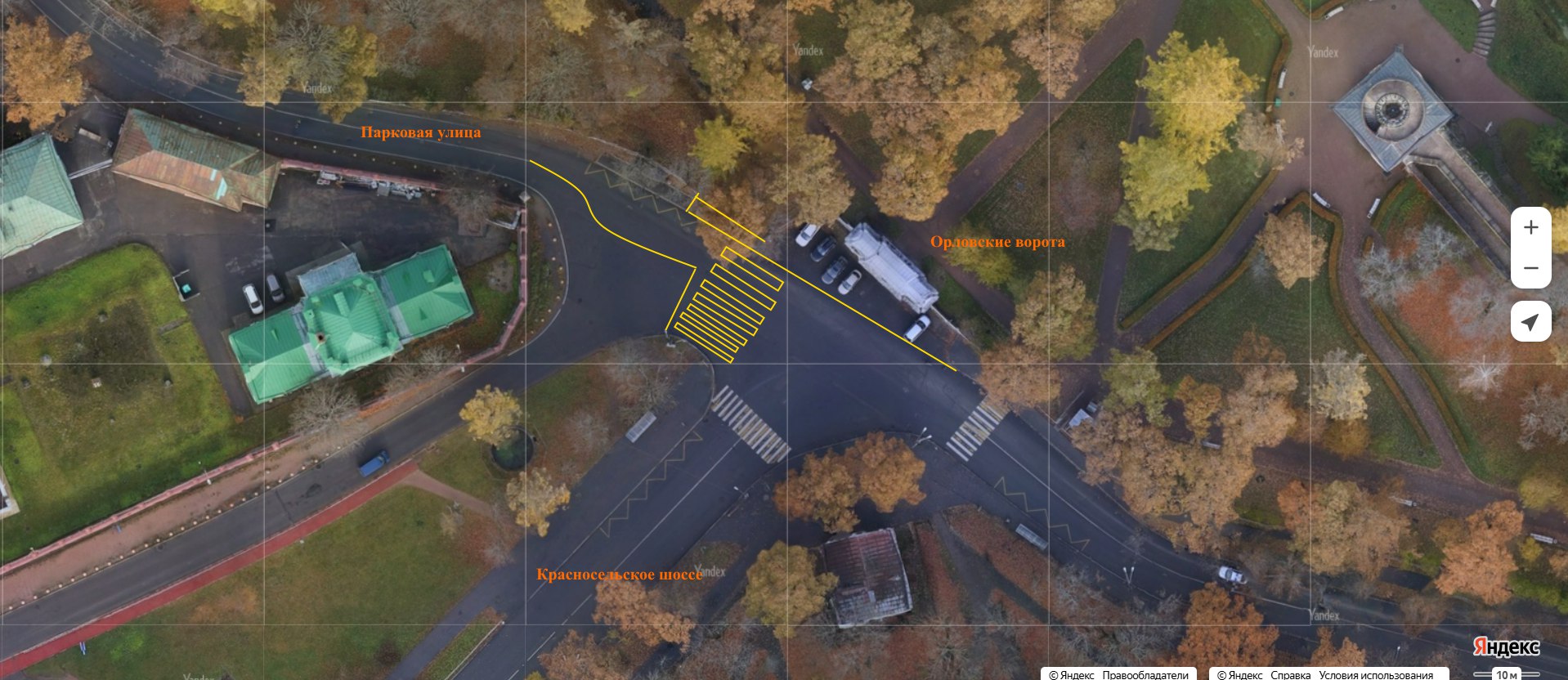The height and width of the screenshot is (680, 1568).
Task: Open the Правообладатели link
Action: pyautogui.click(x=1145, y=674)
